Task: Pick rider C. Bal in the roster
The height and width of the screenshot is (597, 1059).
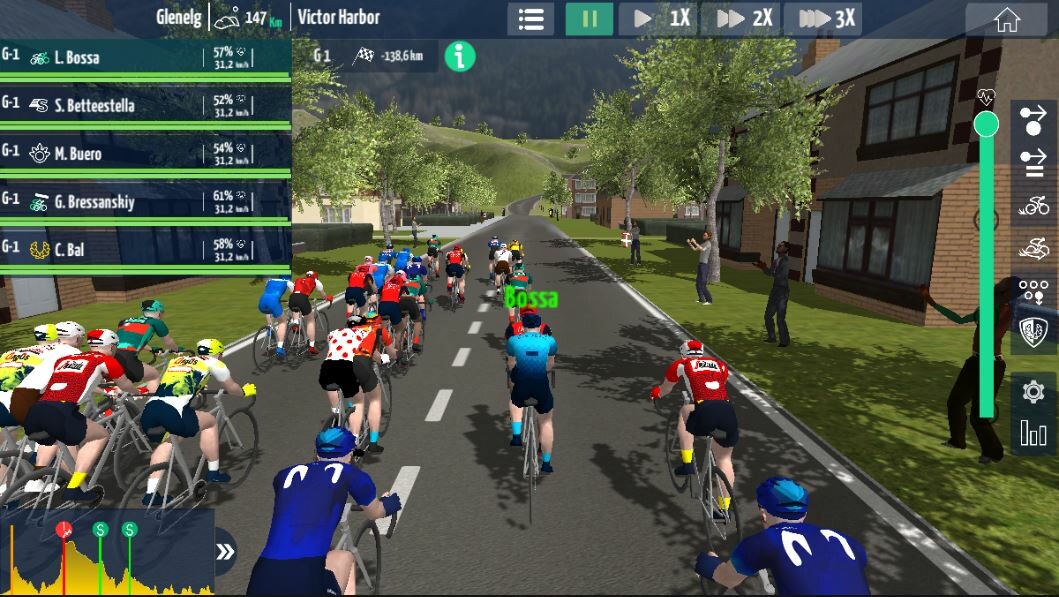Action: tap(145, 249)
